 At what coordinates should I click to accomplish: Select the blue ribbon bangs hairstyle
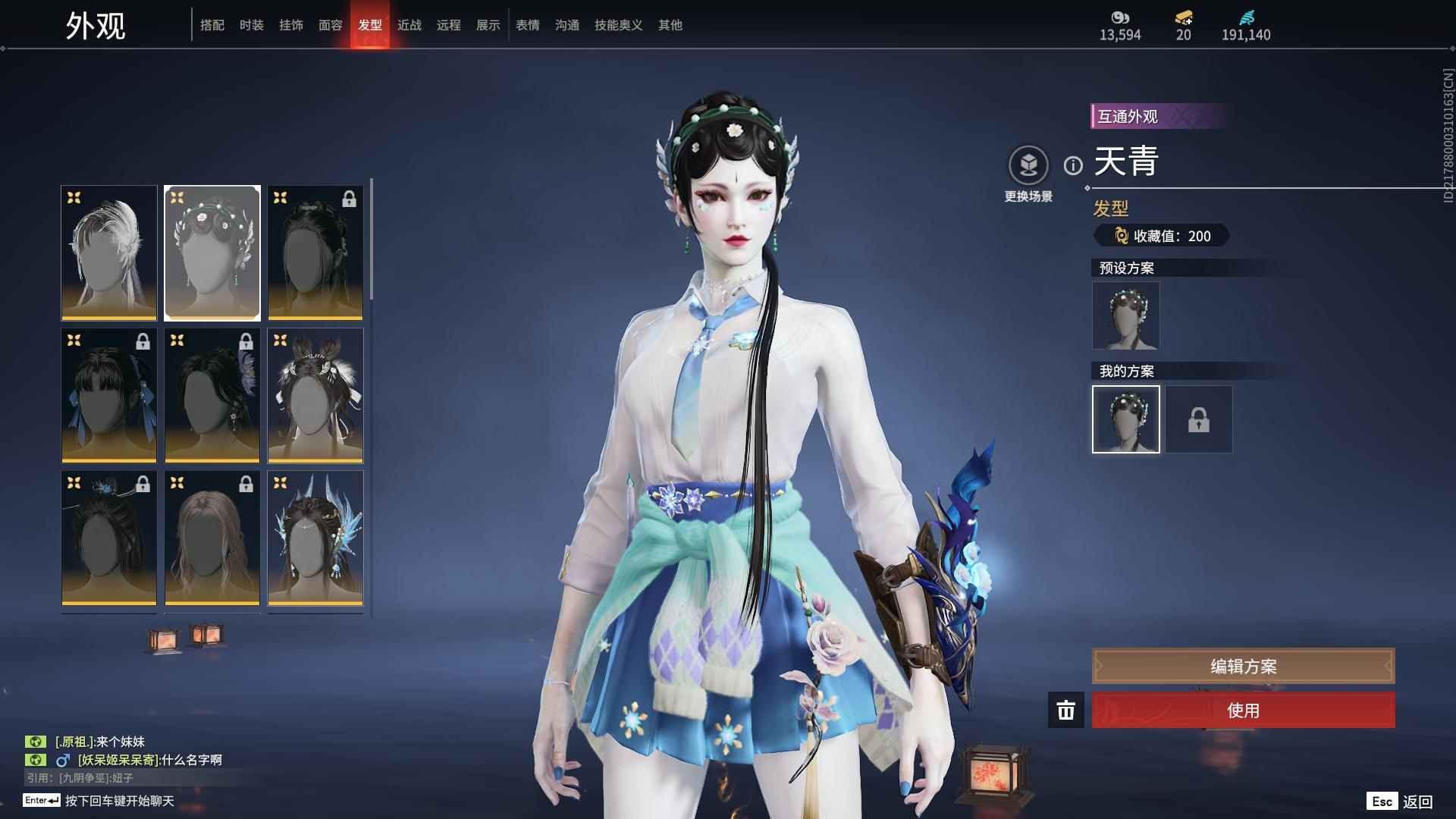[x=109, y=395]
